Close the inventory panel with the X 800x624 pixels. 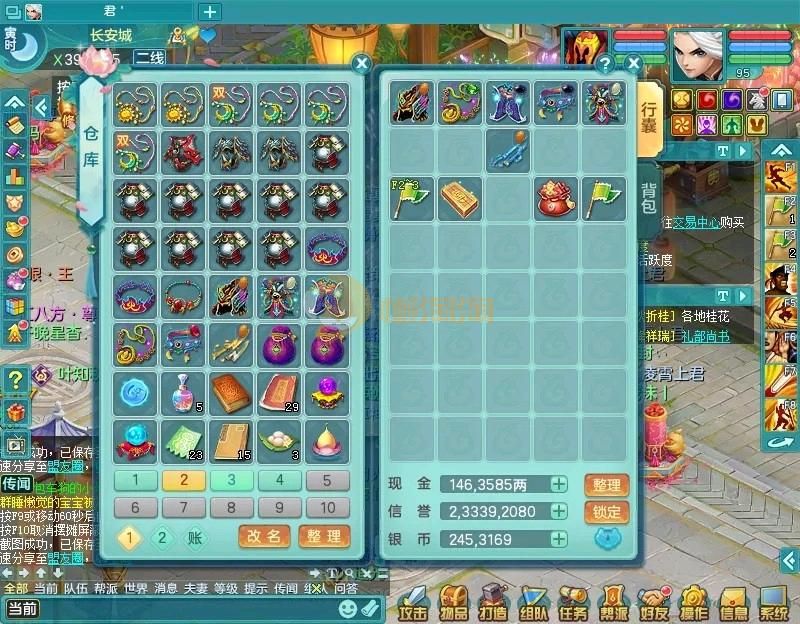(633, 62)
